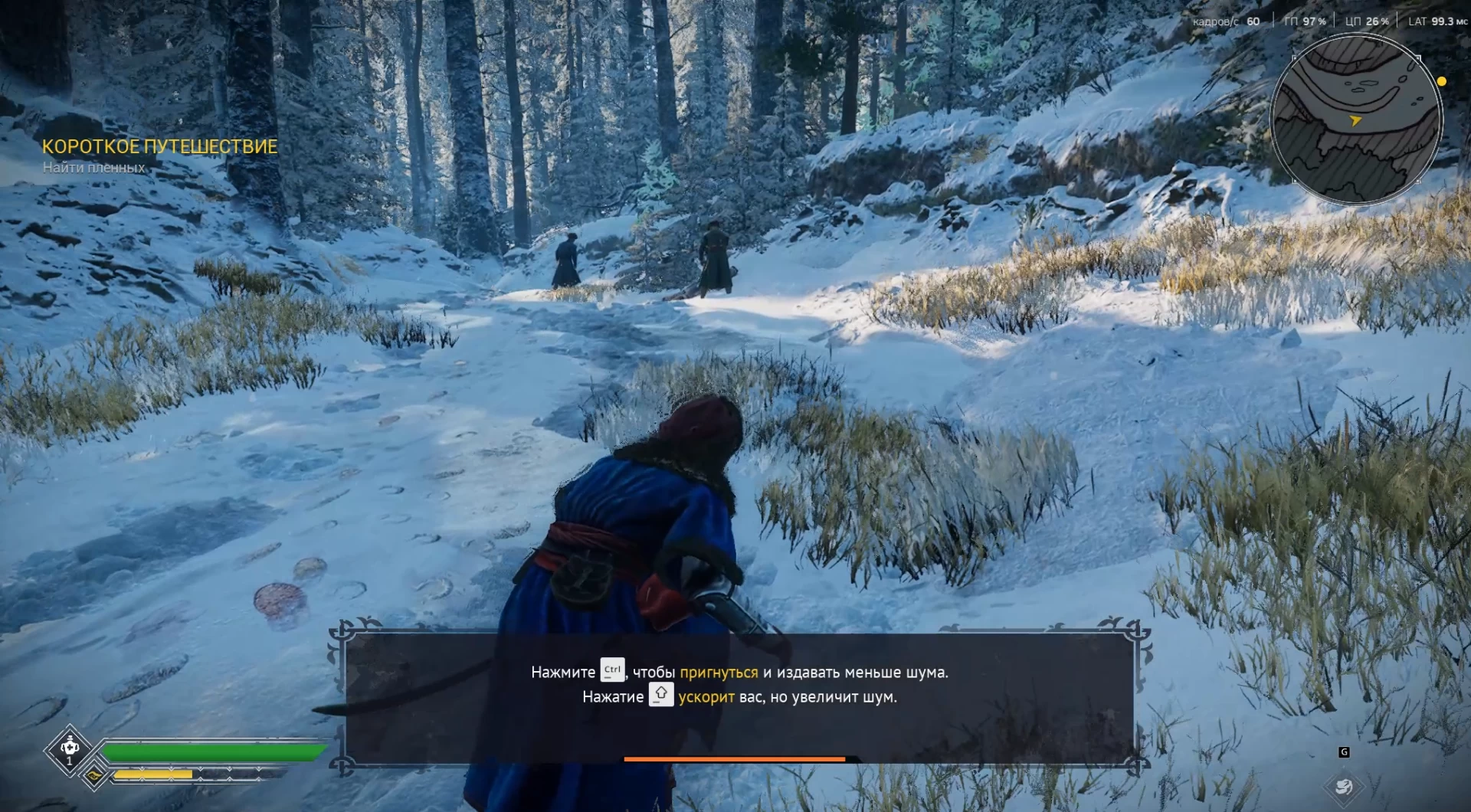Click the yellow objective dot beside minimap
The image size is (1471, 812).
tap(1441, 81)
